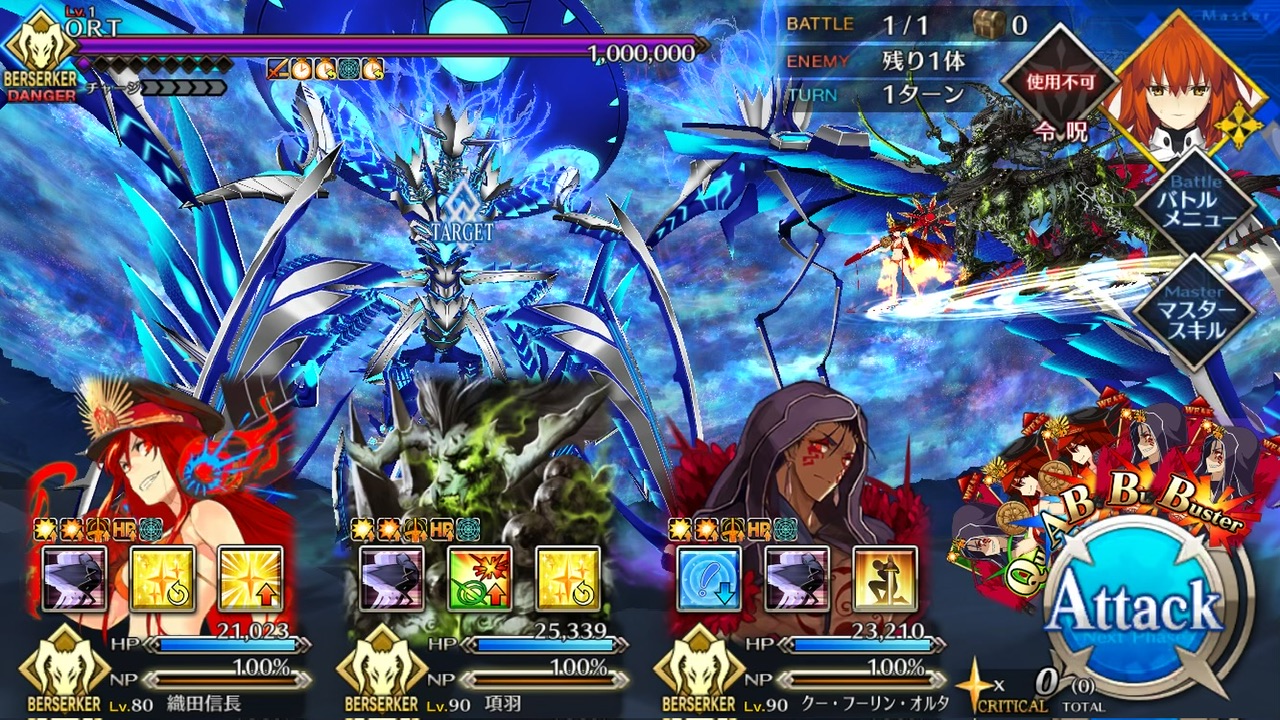Image resolution: width=1280 pixels, height=720 pixels.
Task: Use Xiang Yu's green burst skill
Action: (x=480, y=579)
